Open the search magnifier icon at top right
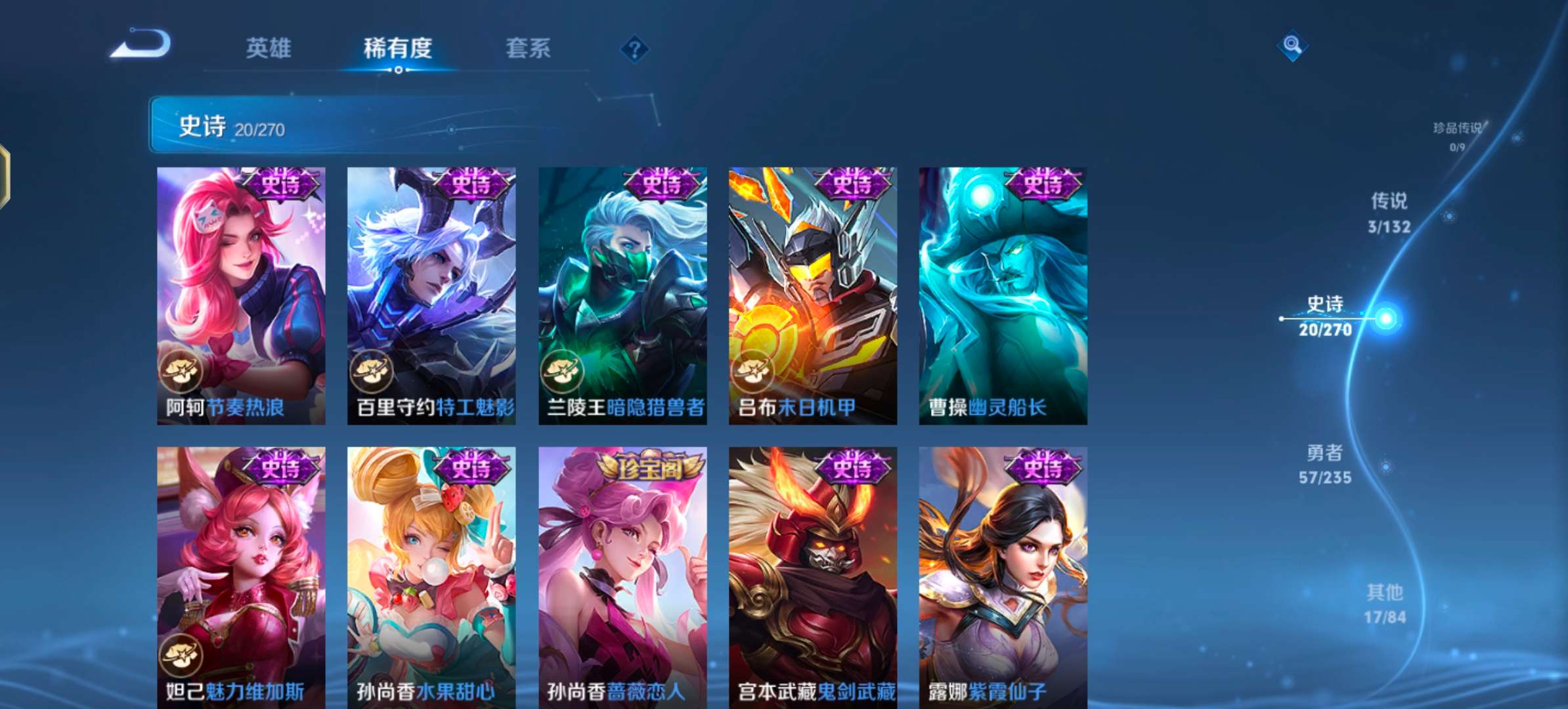The height and width of the screenshot is (709, 1568). click(1292, 46)
